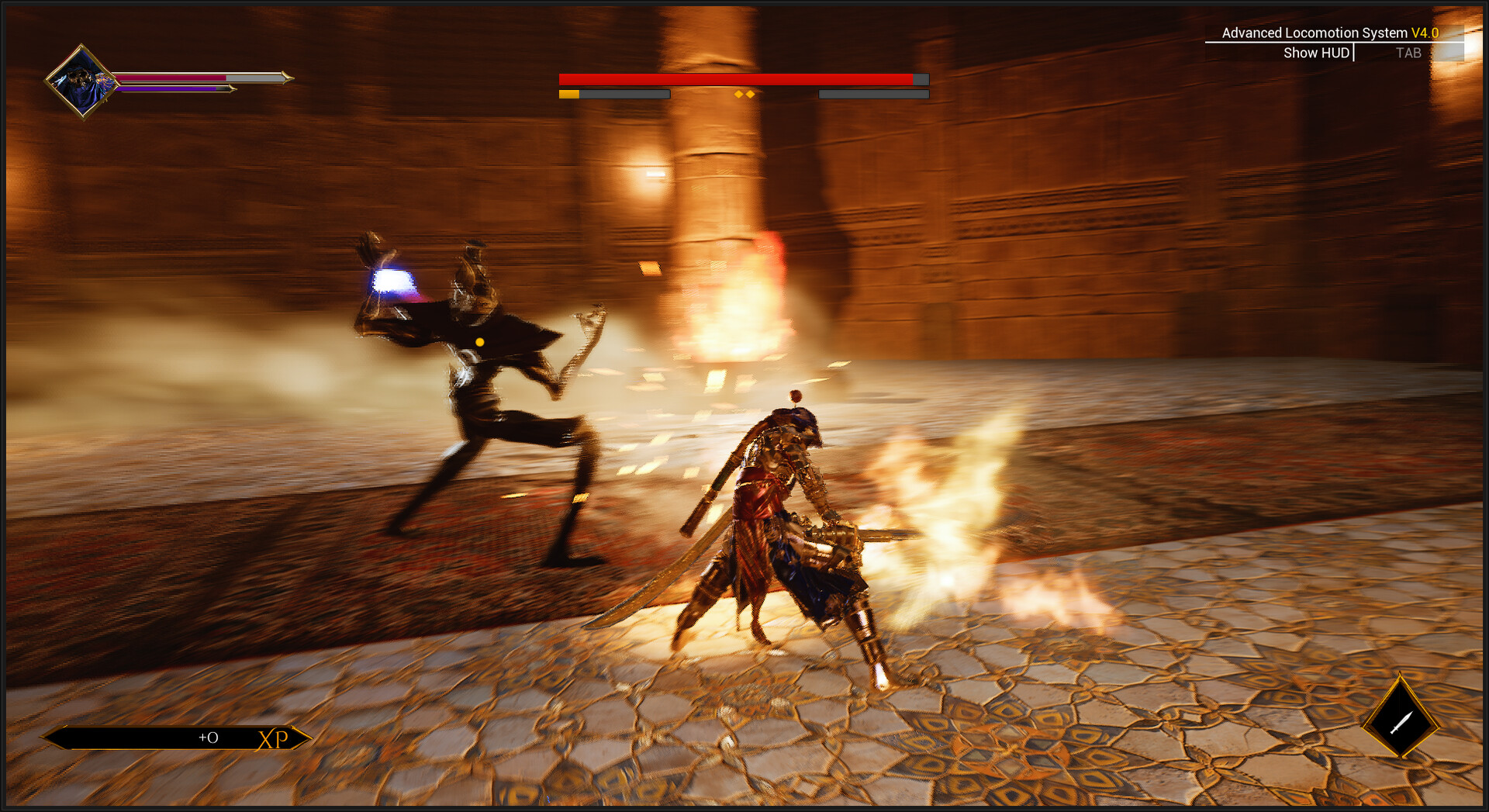This screenshot has width=1489, height=812.
Task: Click the yellow-filled posture bar below boss health
Action: point(568,94)
